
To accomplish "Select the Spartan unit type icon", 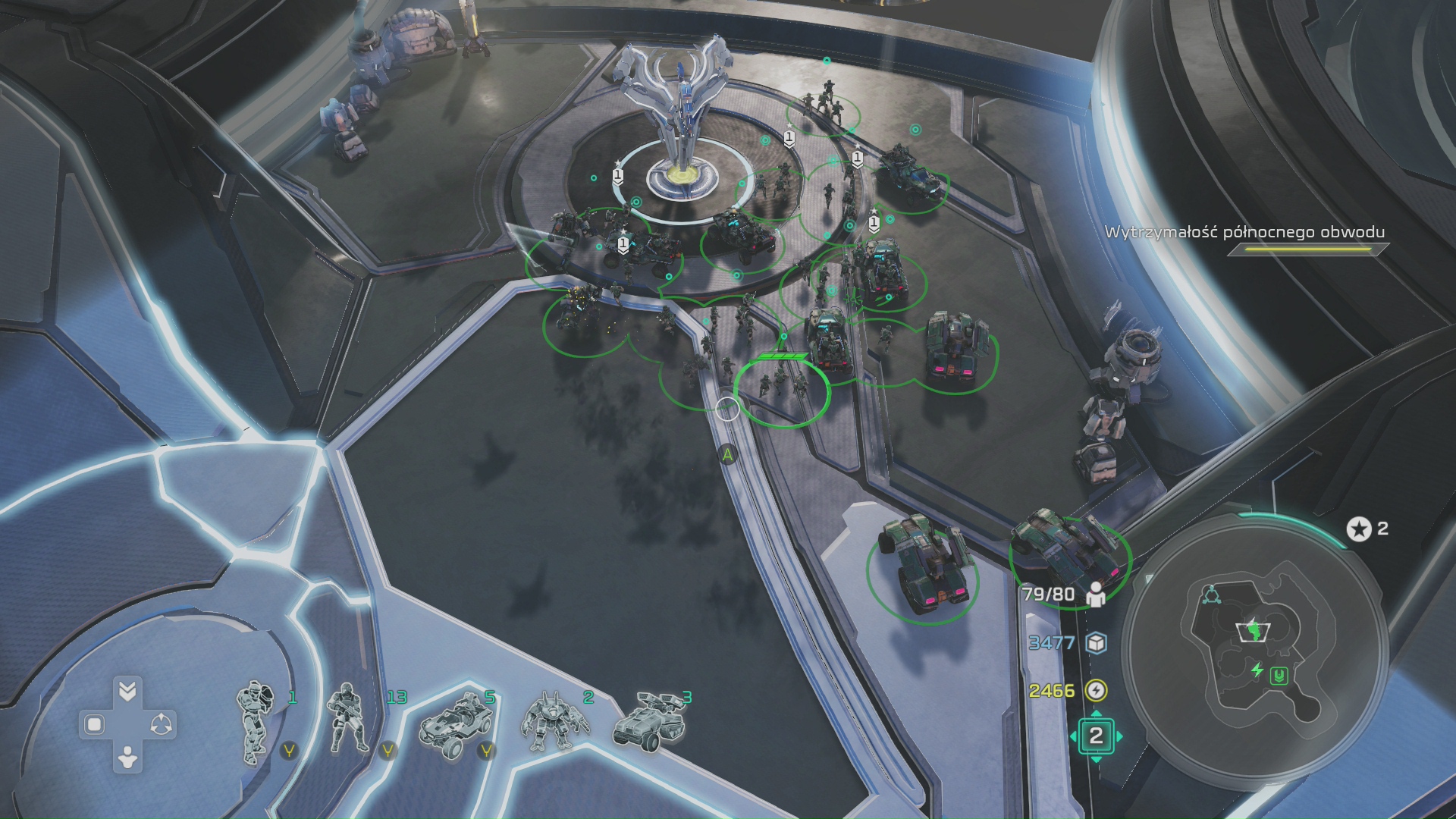I will [256, 721].
